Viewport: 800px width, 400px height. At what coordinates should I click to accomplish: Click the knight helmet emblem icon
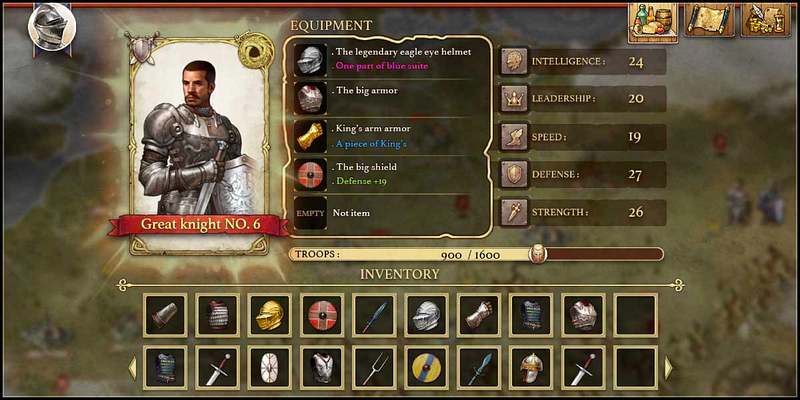coord(46,28)
